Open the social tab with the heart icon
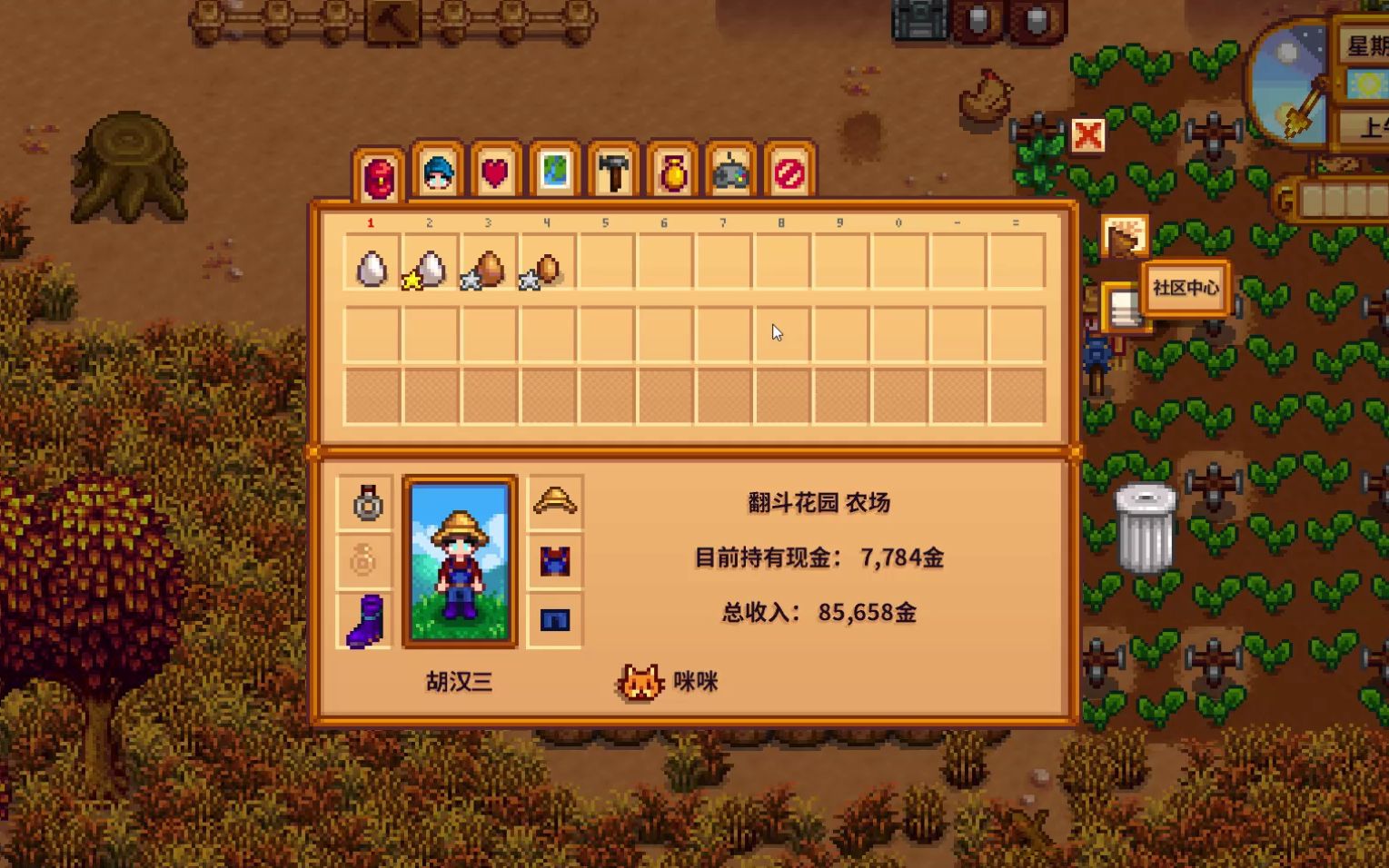Image resolution: width=1389 pixels, height=868 pixels. 492,173
